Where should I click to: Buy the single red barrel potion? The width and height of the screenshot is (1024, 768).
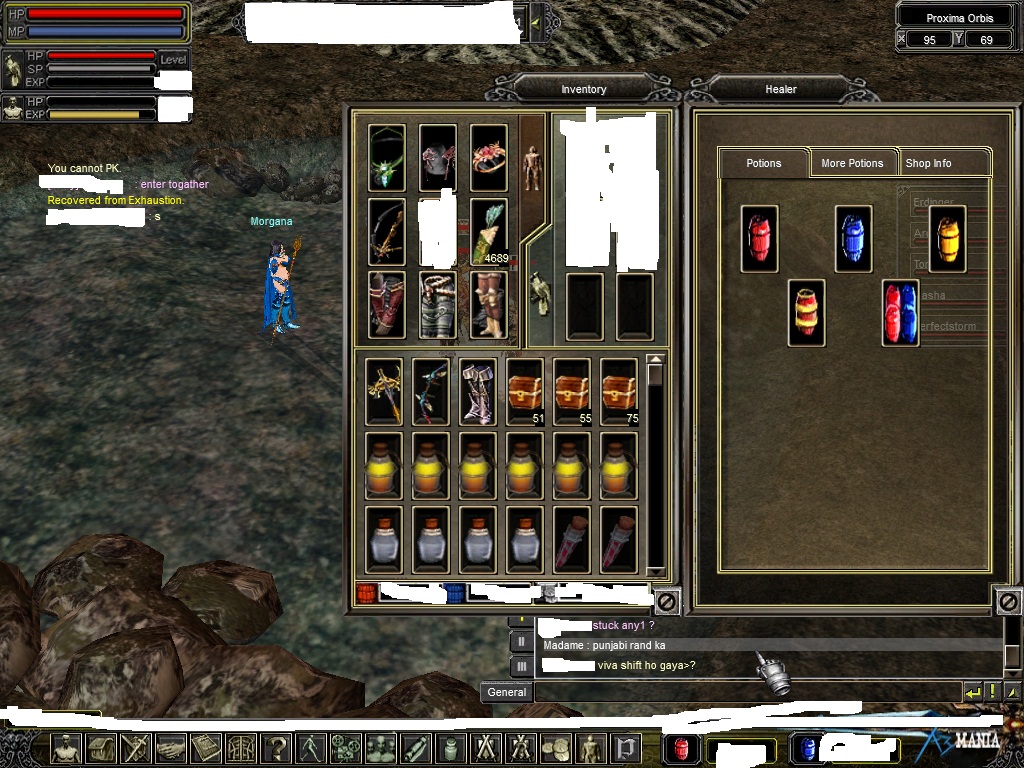pos(759,239)
